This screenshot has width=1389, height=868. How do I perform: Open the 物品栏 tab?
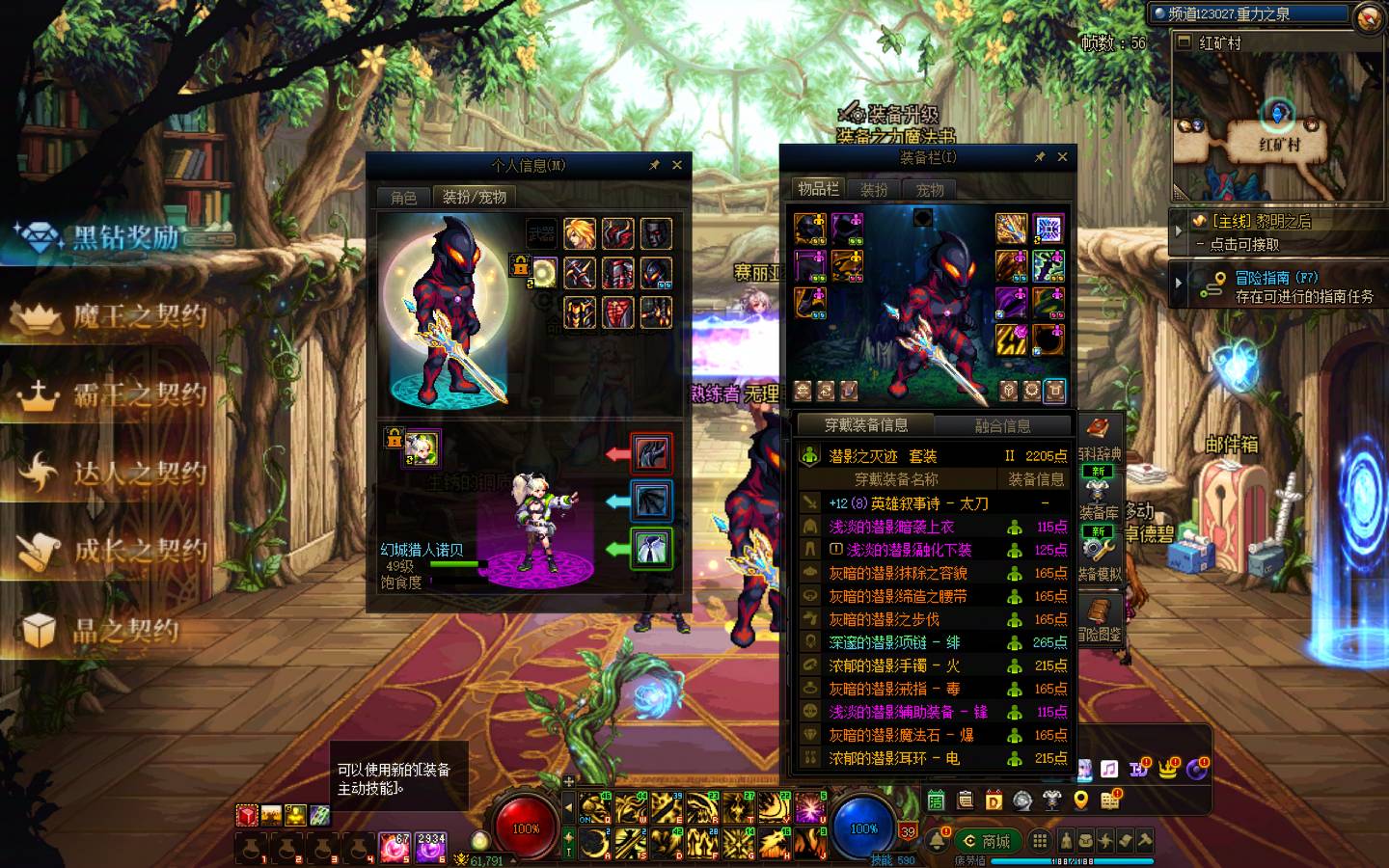(818, 189)
